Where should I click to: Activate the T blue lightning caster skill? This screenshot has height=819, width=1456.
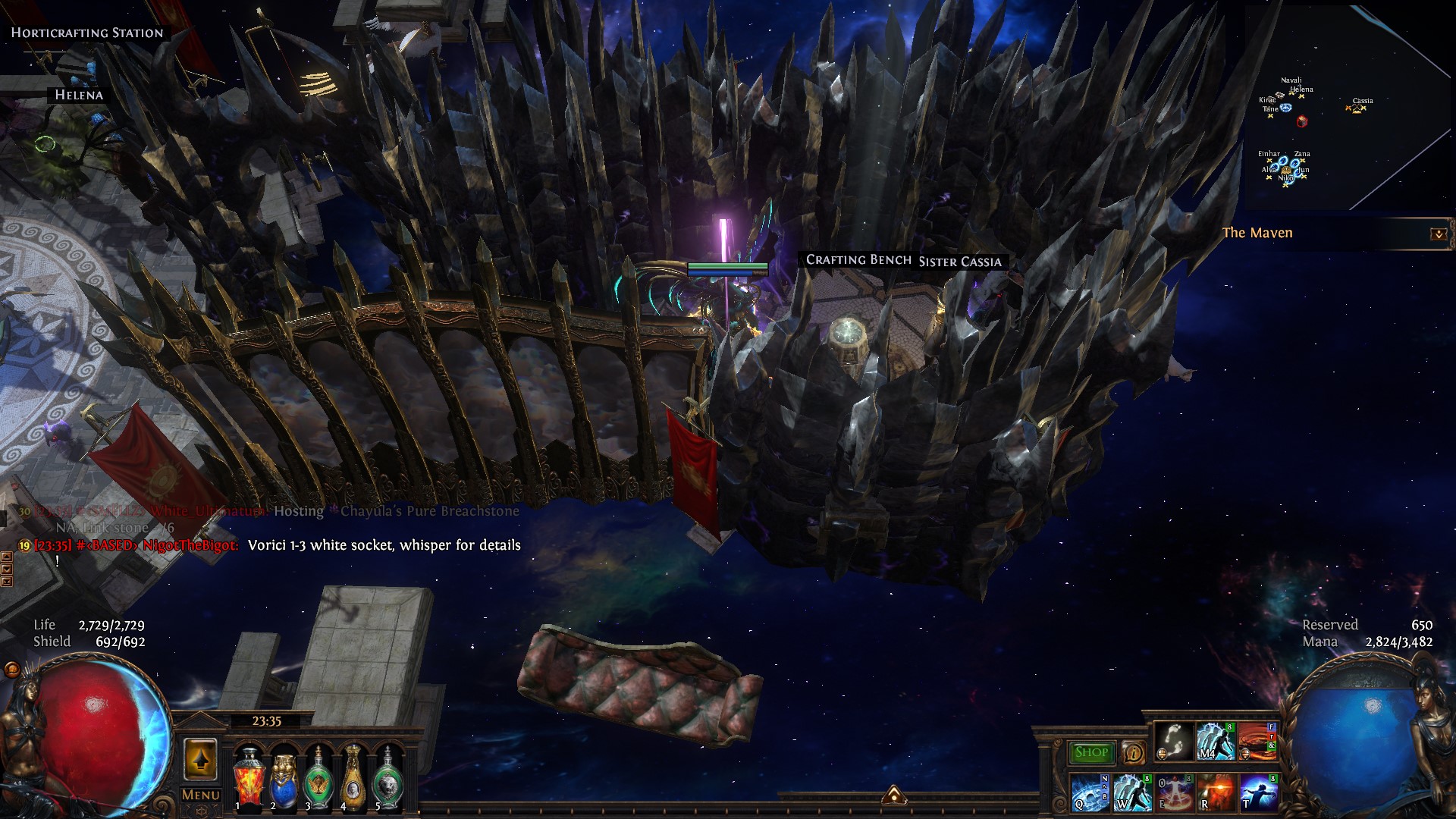tap(1257, 792)
